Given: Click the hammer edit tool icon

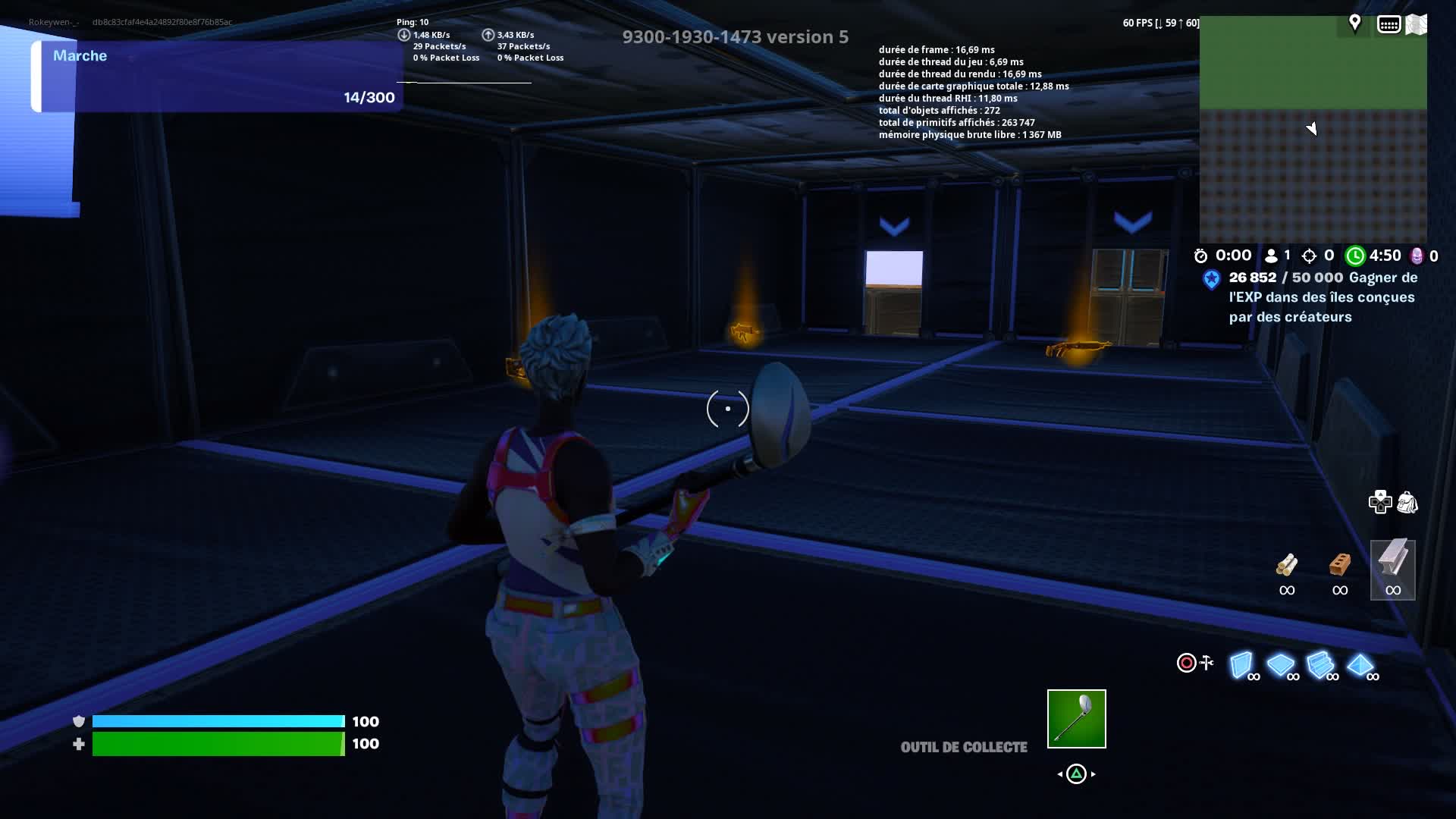Looking at the screenshot, I should tap(1207, 662).
